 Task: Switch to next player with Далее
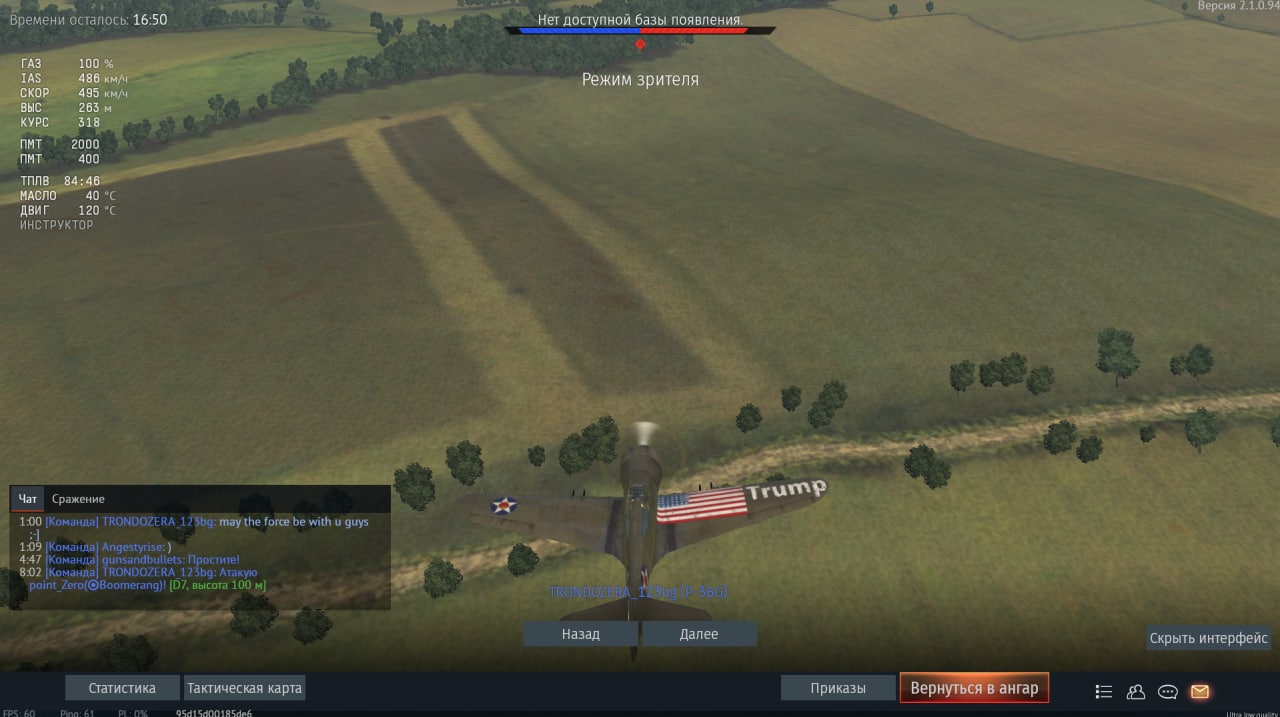(699, 634)
